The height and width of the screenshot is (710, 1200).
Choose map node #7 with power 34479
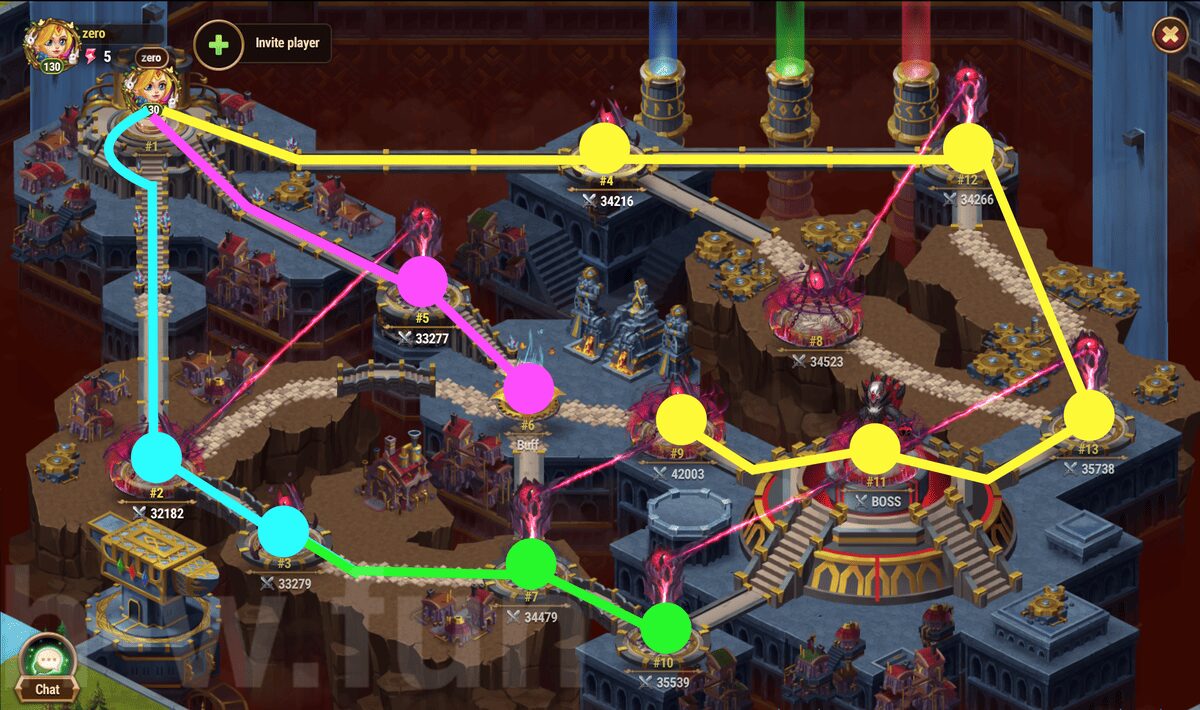pyautogui.click(x=531, y=564)
